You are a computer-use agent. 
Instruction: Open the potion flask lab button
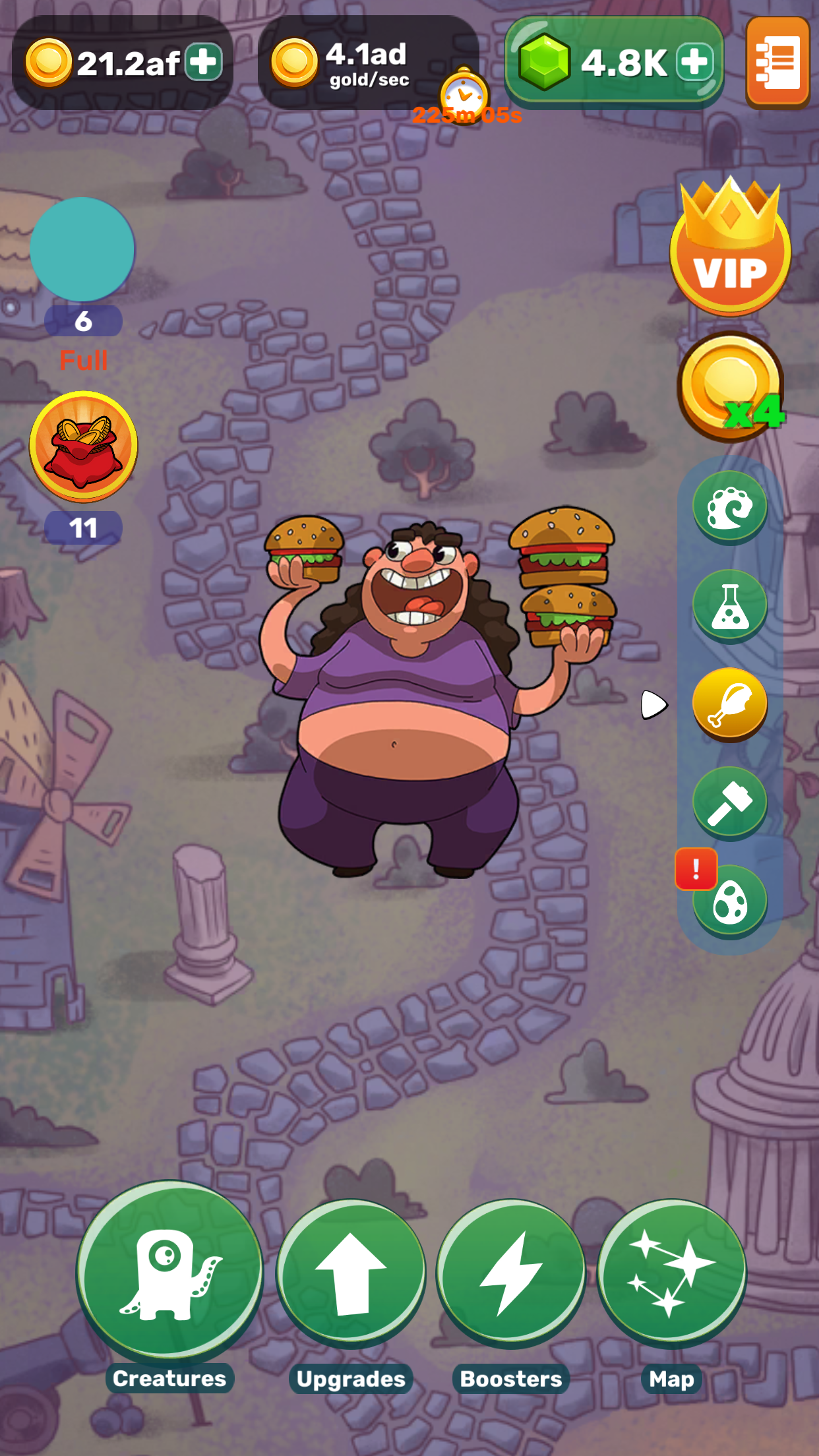pyautogui.click(x=729, y=606)
